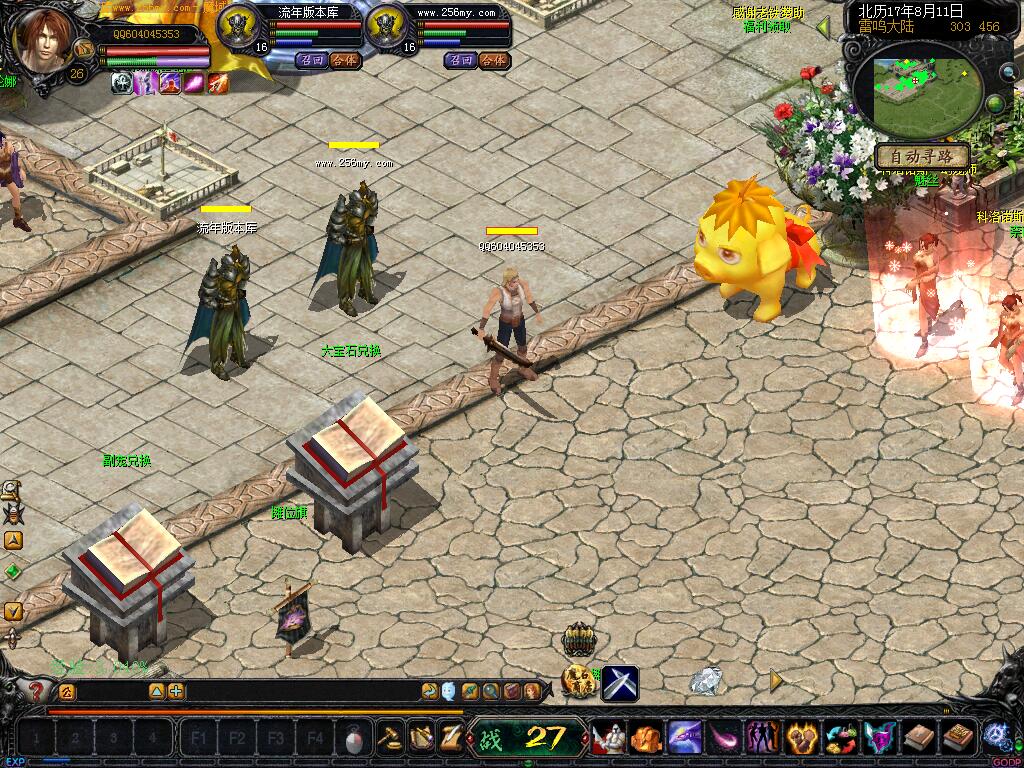Merge with the 流年版本库 pet using 合体
Image resolution: width=1024 pixels, height=768 pixels.
pyautogui.click(x=343, y=60)
